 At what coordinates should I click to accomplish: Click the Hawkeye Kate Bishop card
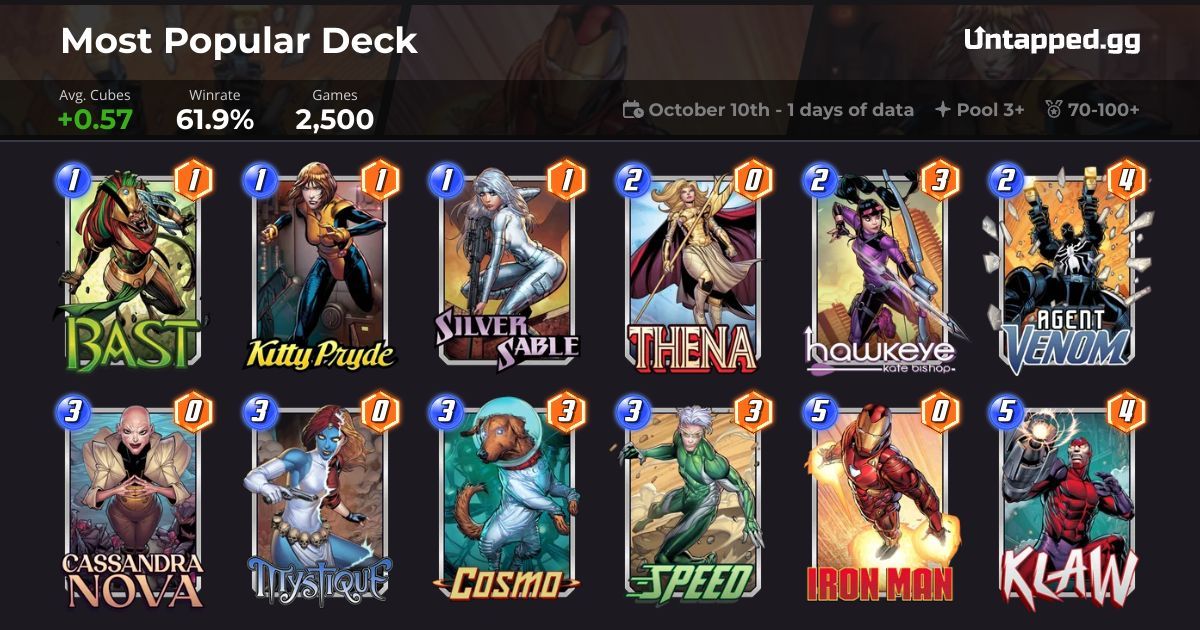tap(881, 270)
